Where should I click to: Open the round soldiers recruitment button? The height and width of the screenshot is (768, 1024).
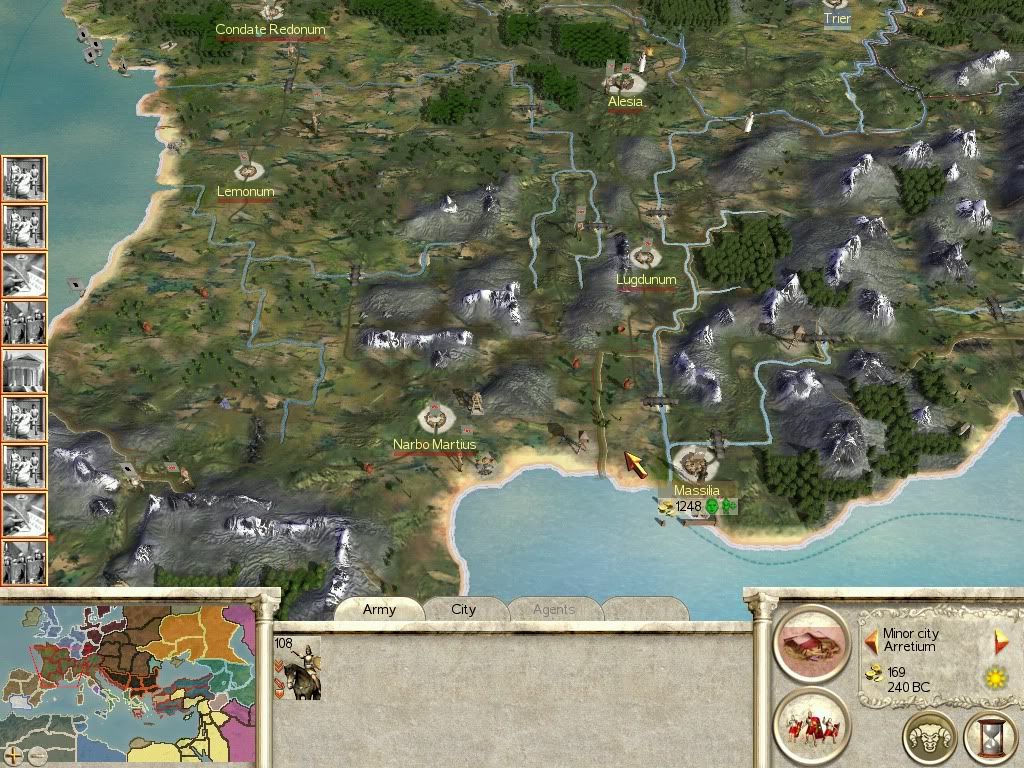811,725
